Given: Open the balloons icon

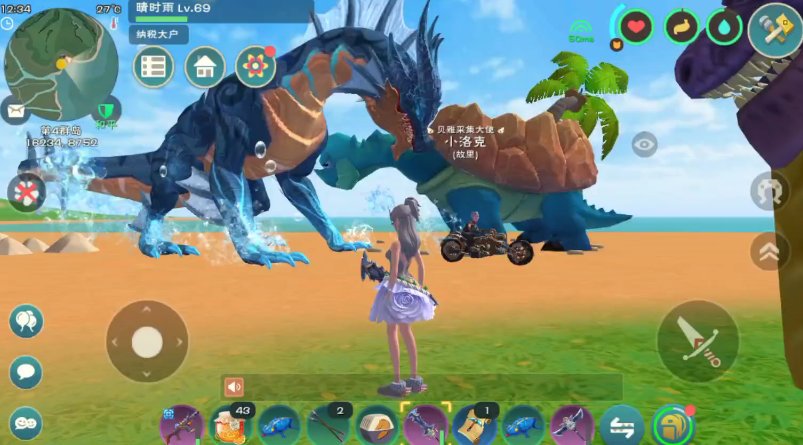Looking at the screenshot, I should tap(26, 321).
